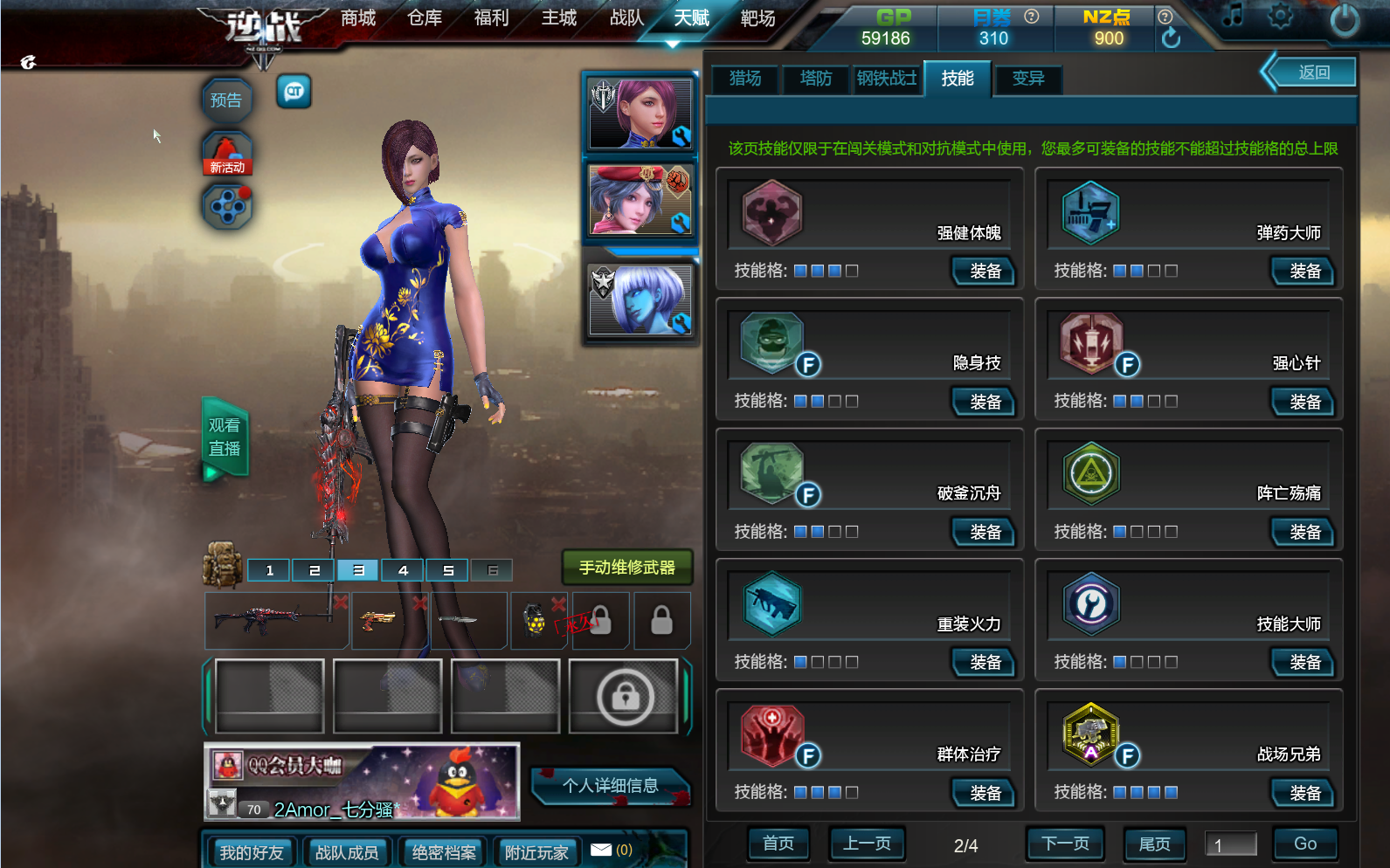Image resolution: width=1390 pixels, height=868 pixels.
Task: Switch to the 变异 tab
Action: click(1028, 79)
